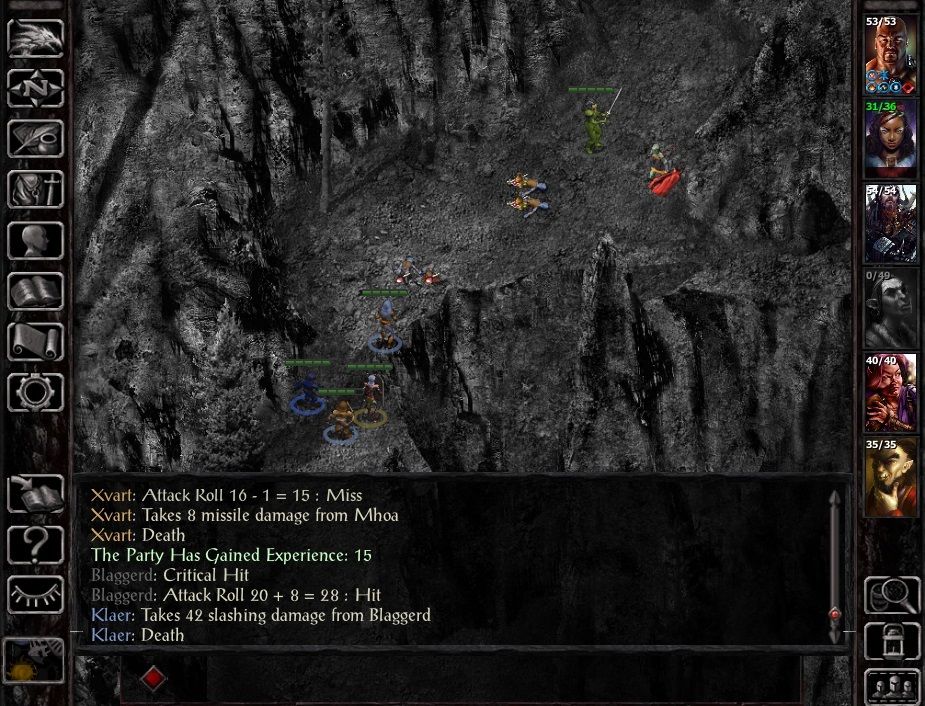
Task: Select the greyed-out dead character portrait
Action: (x=890, y=308)
